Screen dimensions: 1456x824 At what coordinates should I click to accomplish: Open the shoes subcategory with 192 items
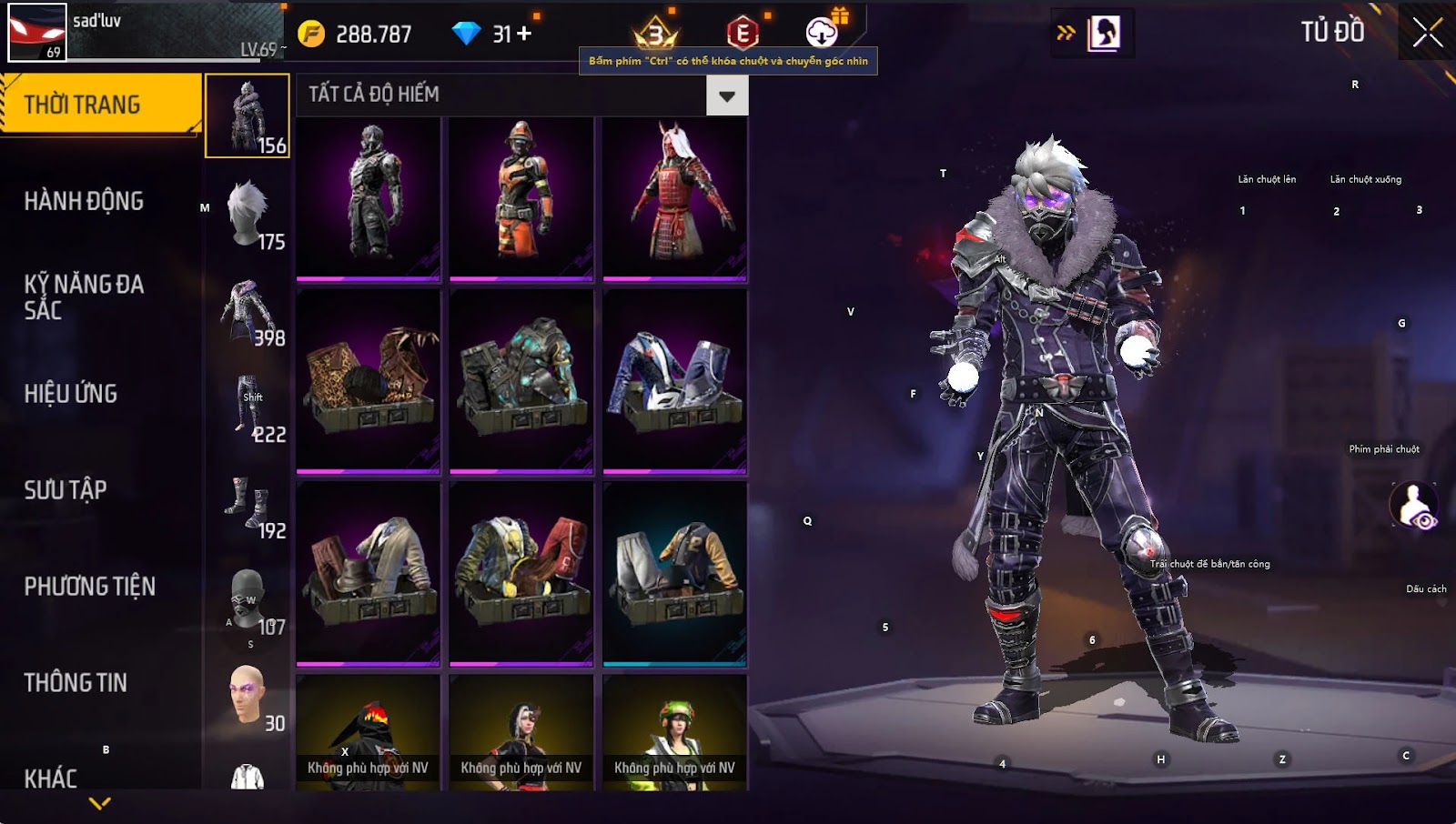248,504
